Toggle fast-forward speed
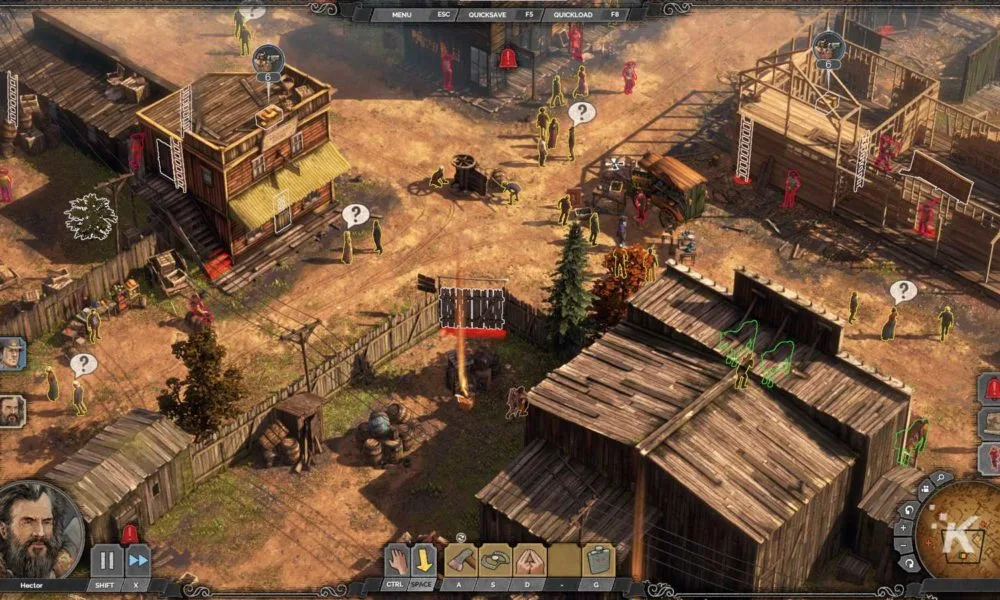Image resolution: width=1000 pixels, height=600 pixels. click(137, 560)
